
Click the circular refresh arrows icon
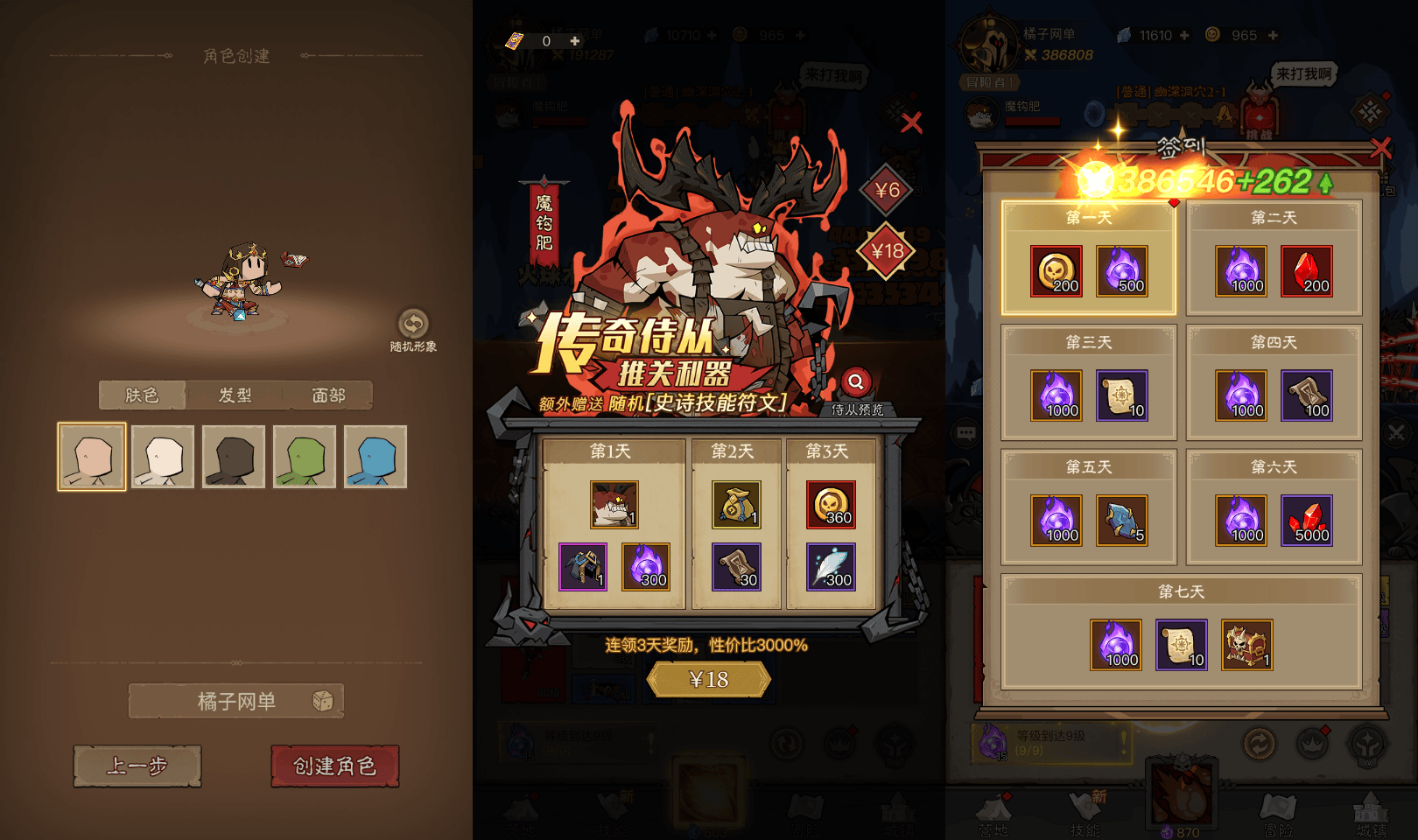tap(1259, 743)
